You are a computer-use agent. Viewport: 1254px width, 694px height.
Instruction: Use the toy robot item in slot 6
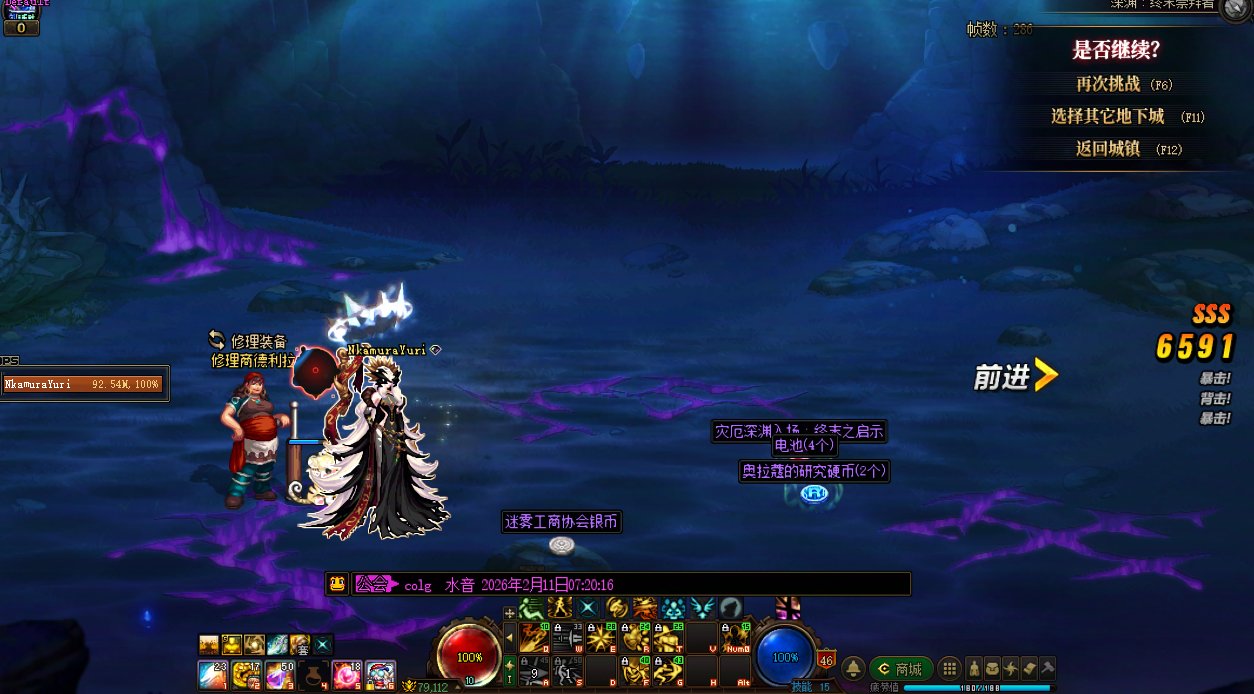[380, 675]
